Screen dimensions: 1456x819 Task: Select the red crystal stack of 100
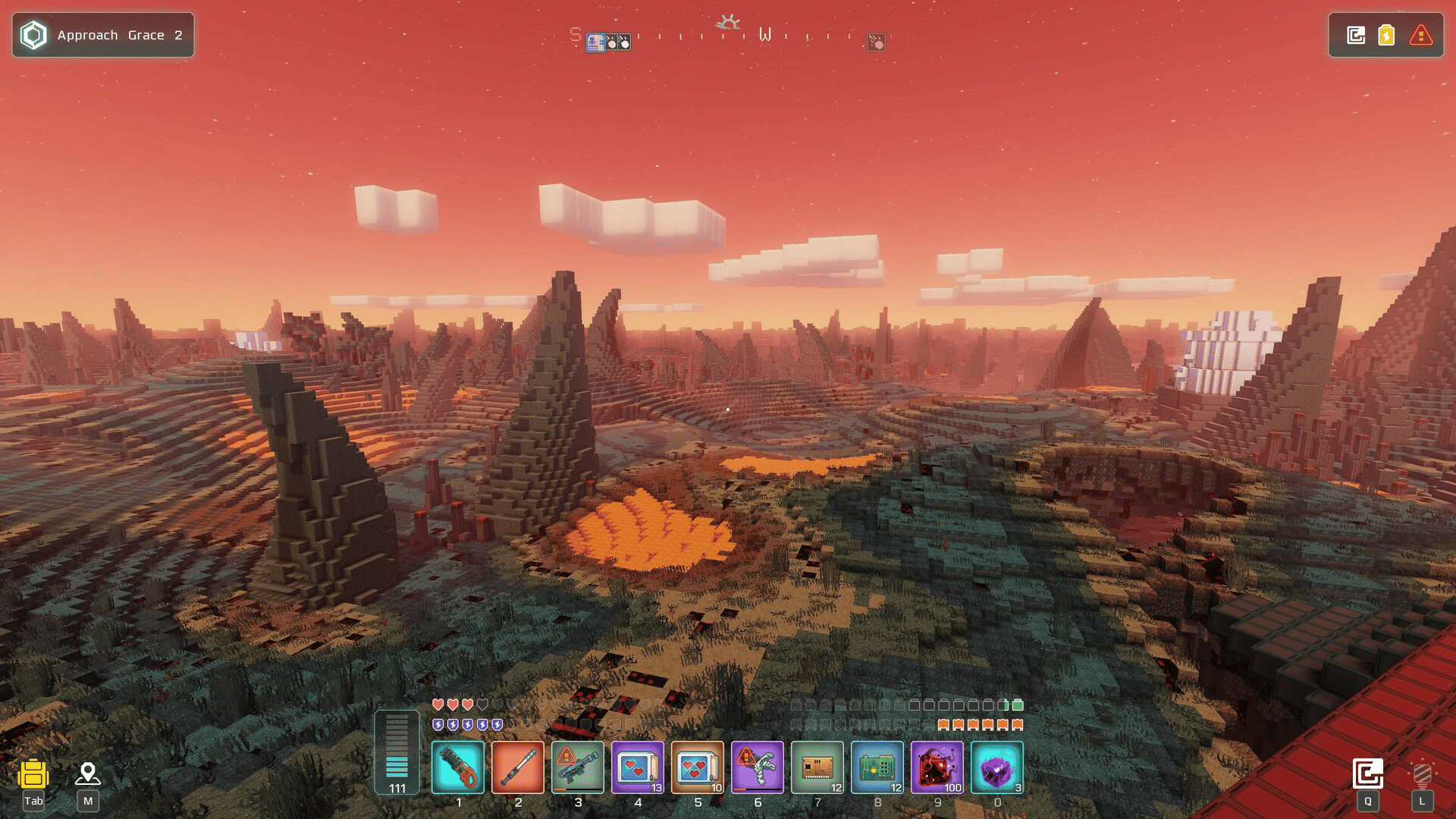[937, 767]
